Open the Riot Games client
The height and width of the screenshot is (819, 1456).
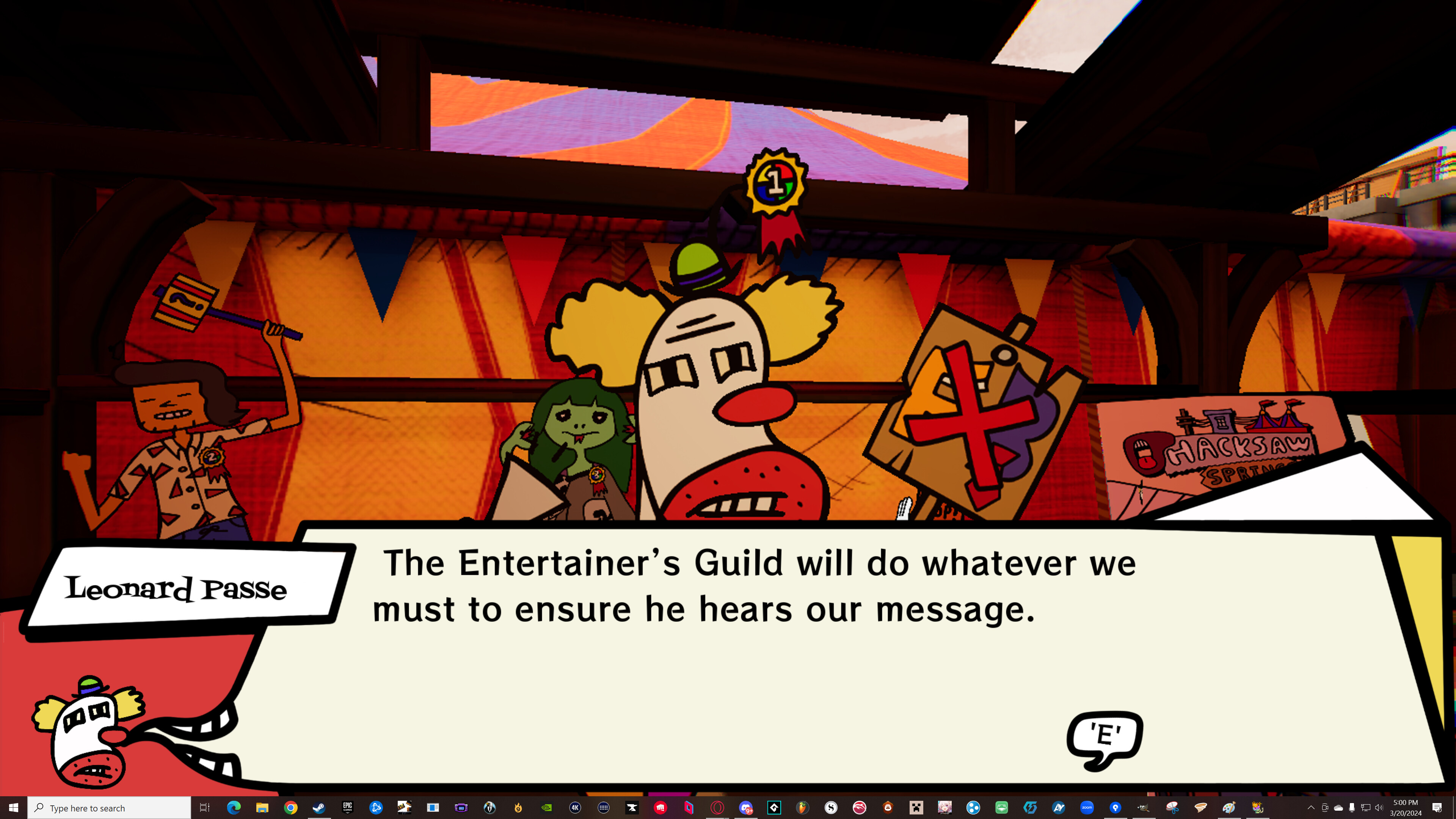tap(661, 807)
